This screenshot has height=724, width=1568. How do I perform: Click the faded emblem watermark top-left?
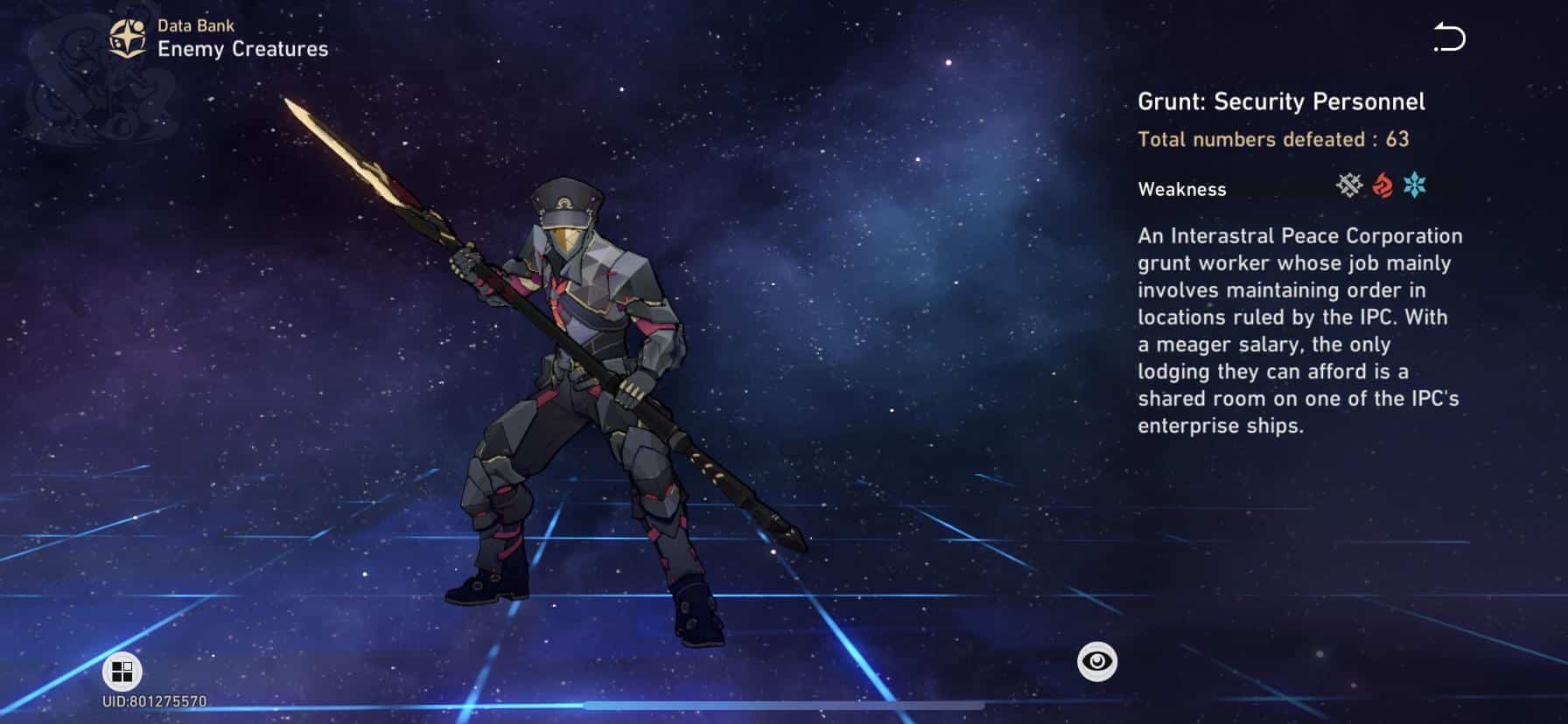[x=96, y=79]
